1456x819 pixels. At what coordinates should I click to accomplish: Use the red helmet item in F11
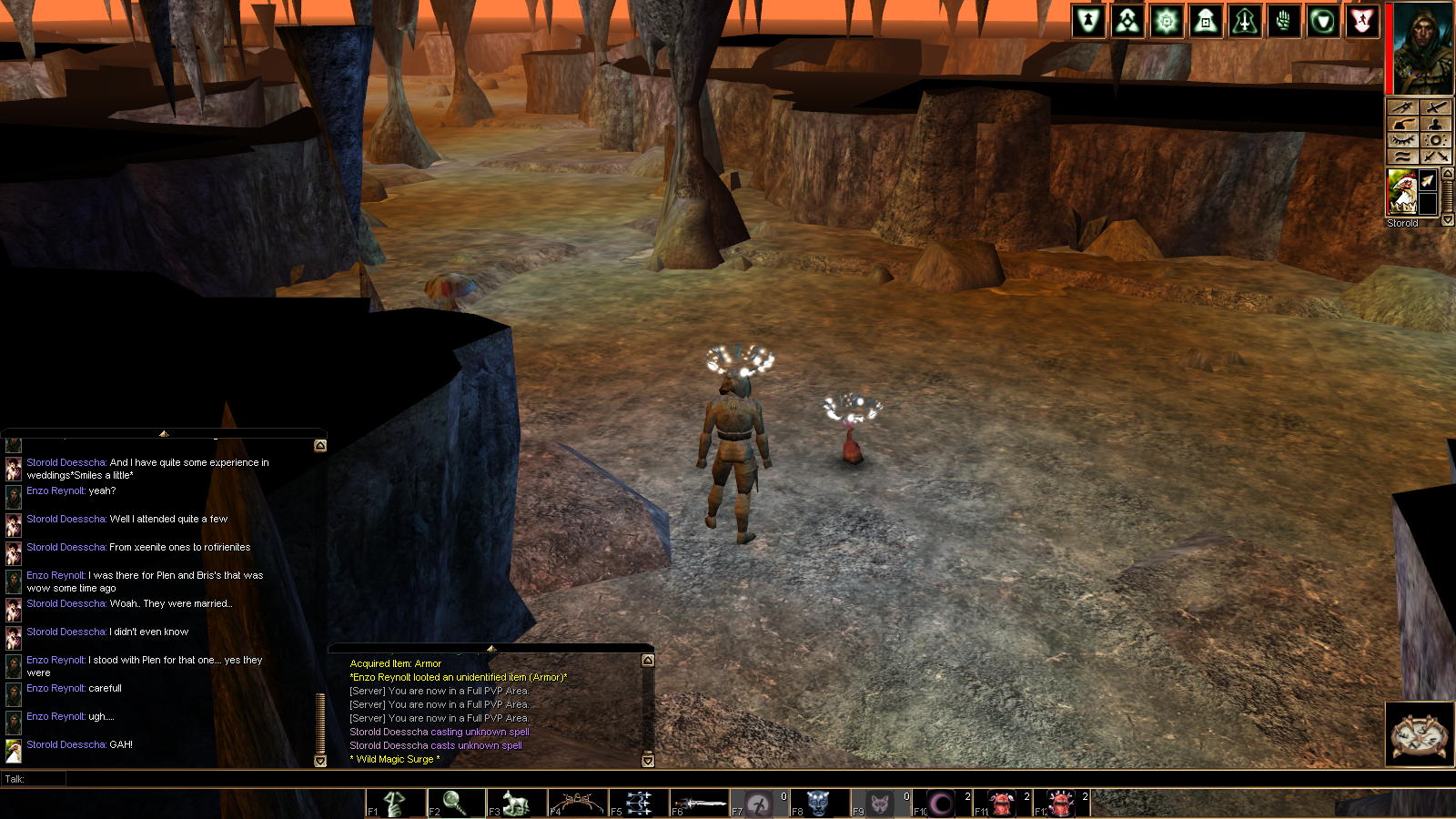pos(1002,804)
